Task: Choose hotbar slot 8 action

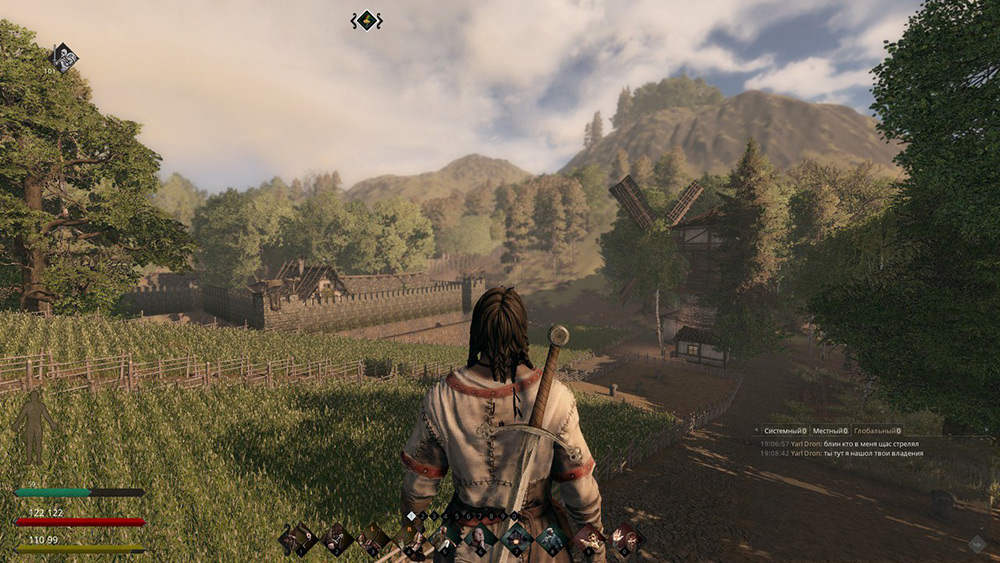Action: click(x=551, y=539)
